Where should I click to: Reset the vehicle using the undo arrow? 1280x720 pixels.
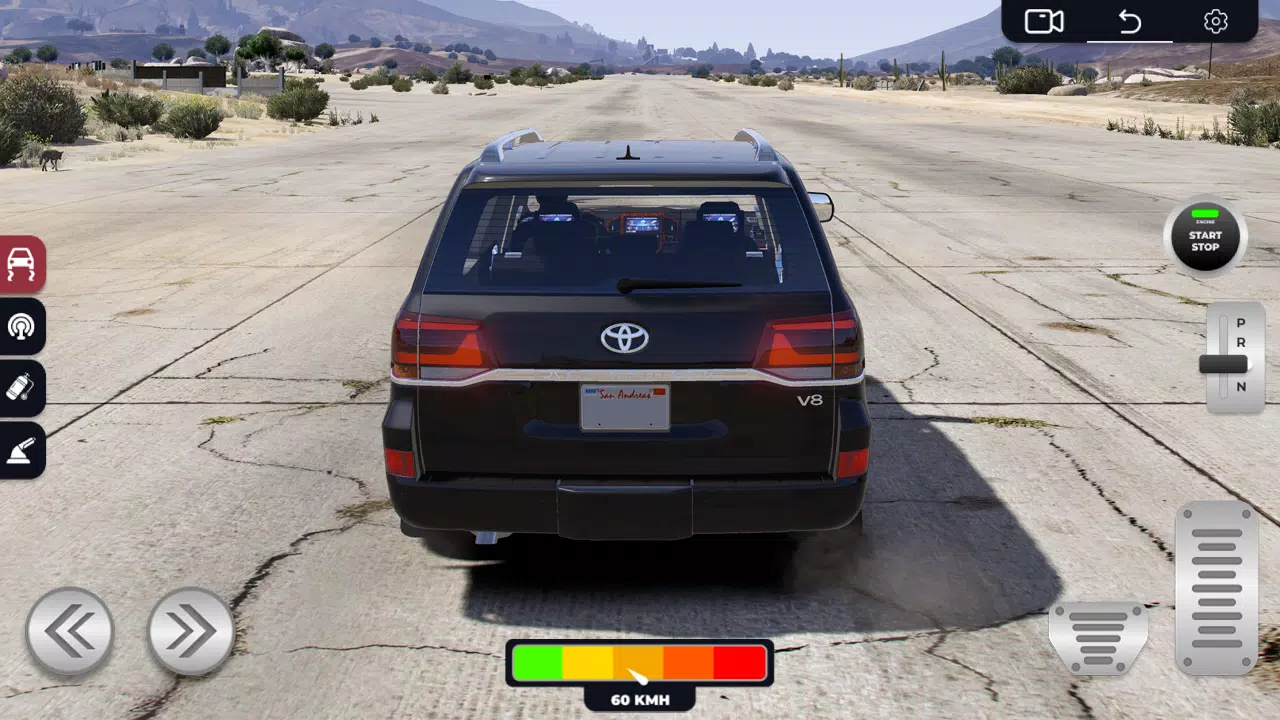[1130, 19]
